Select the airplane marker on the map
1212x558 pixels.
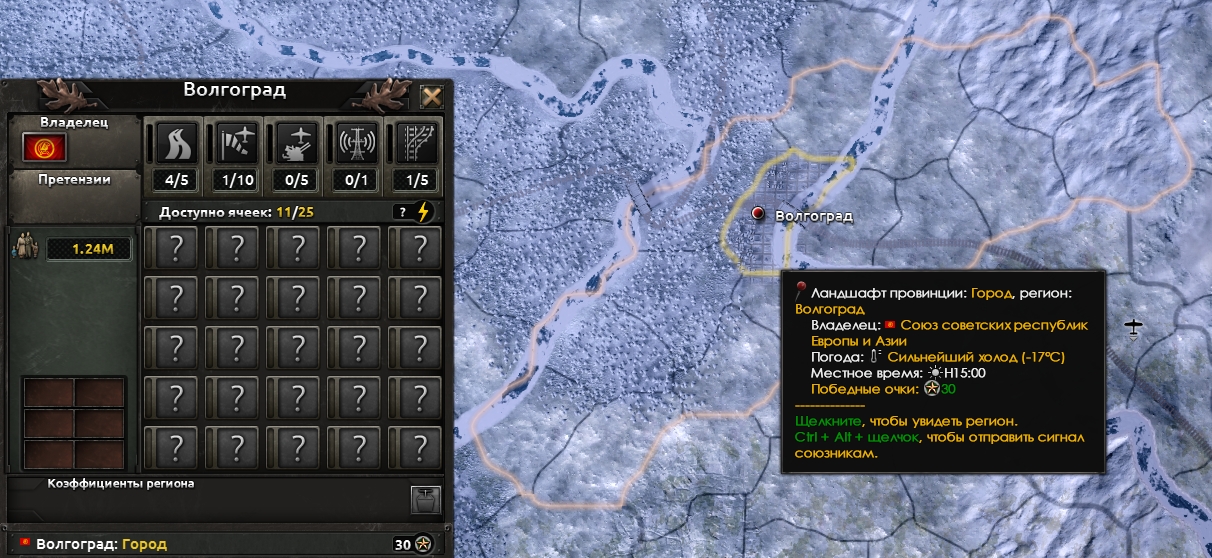click(x=1133, y=327)
